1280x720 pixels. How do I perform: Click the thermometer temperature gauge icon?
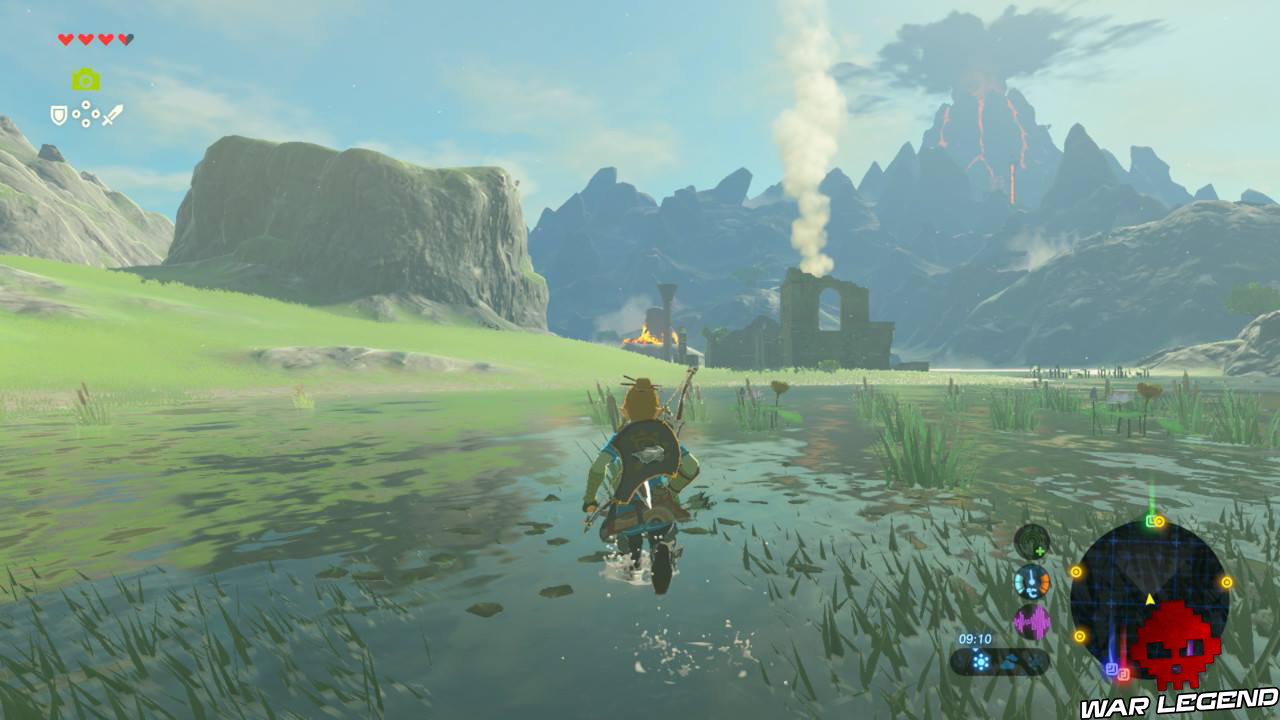tap(1032, 581)
